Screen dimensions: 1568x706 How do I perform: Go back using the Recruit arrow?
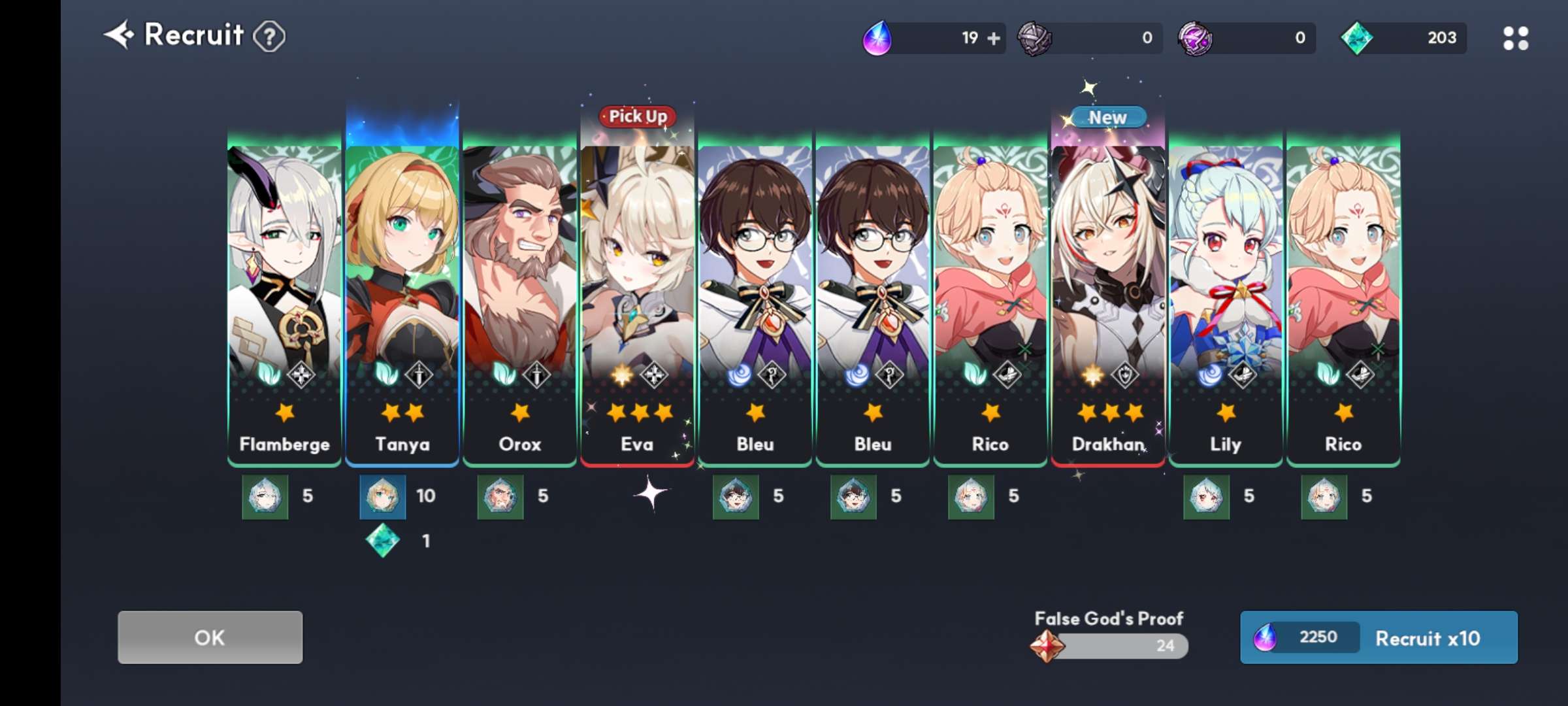(119, 35)
